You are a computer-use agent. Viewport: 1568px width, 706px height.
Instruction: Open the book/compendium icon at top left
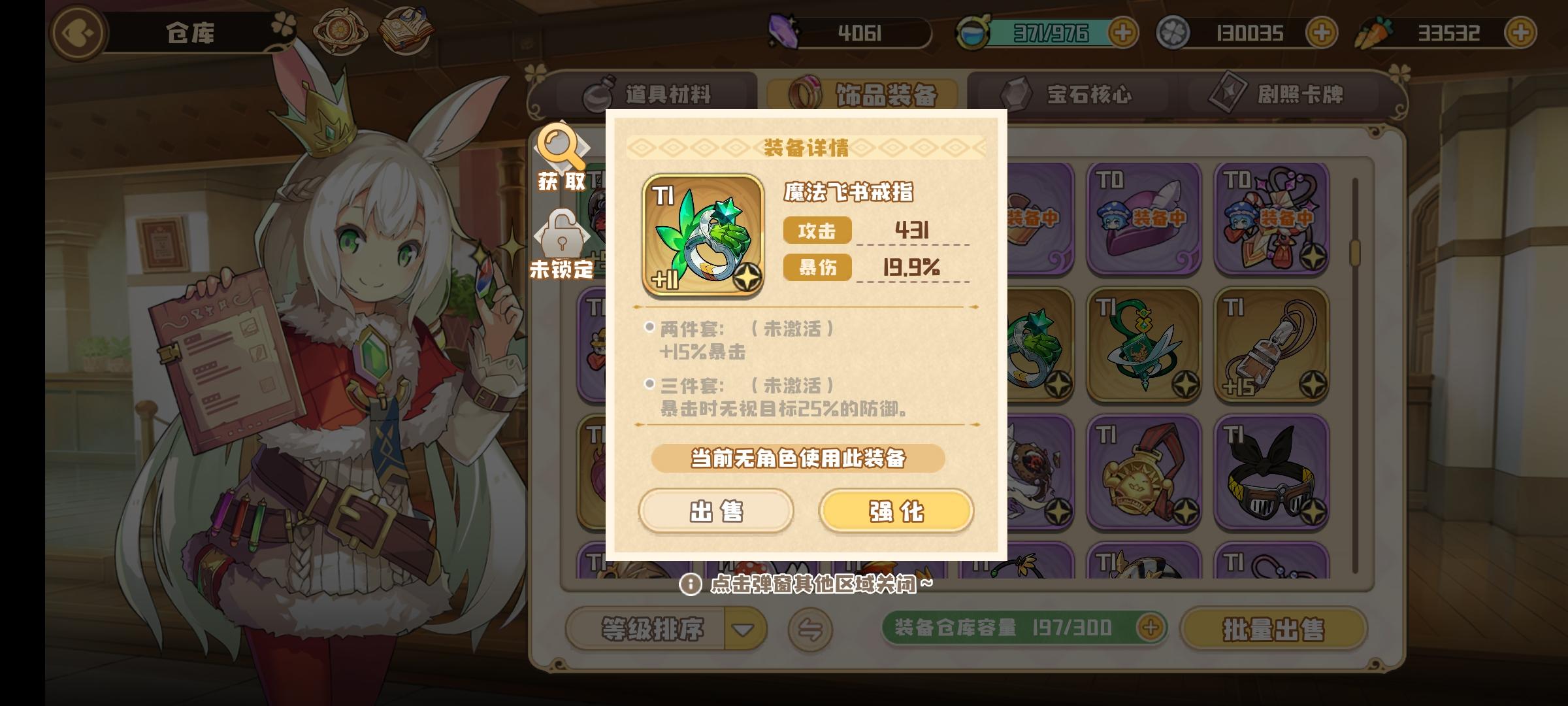(x=405, y=29)
